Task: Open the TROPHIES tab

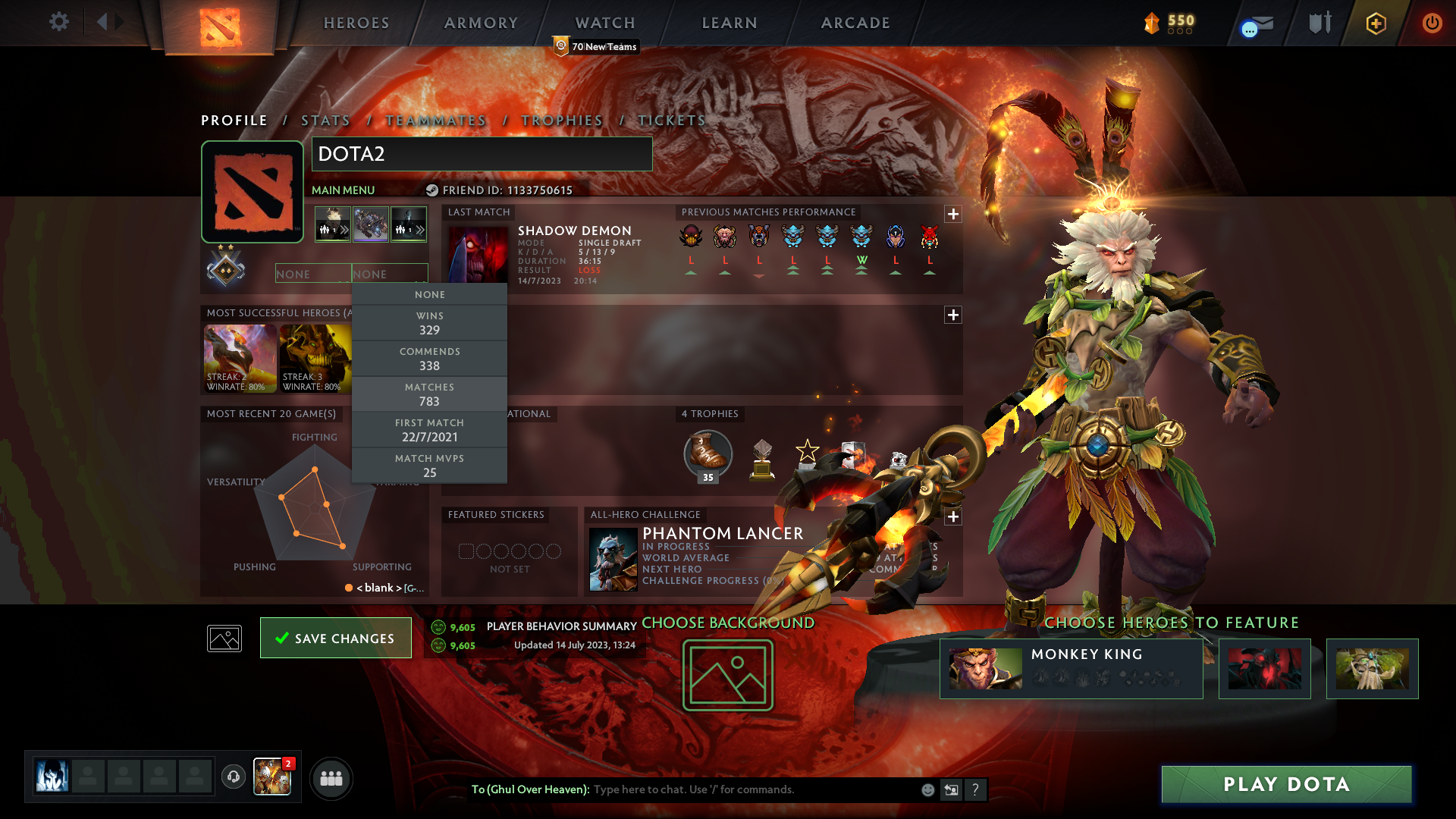Action: tap(561, 120)
